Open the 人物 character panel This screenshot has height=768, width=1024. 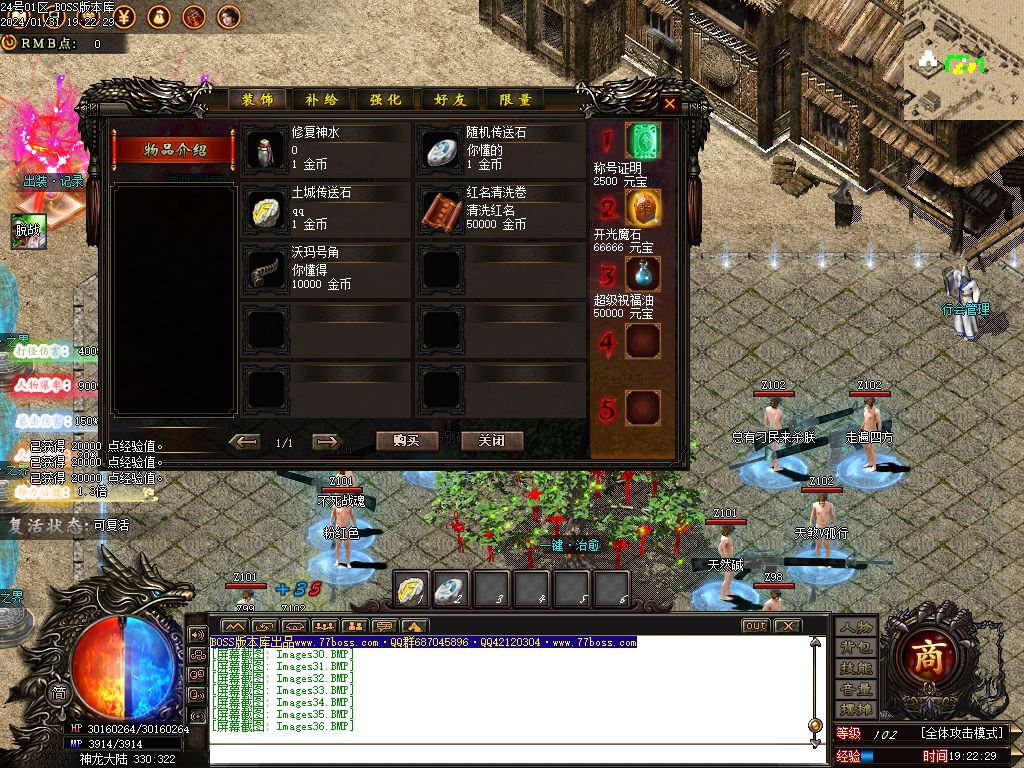(x=857, y=627)
